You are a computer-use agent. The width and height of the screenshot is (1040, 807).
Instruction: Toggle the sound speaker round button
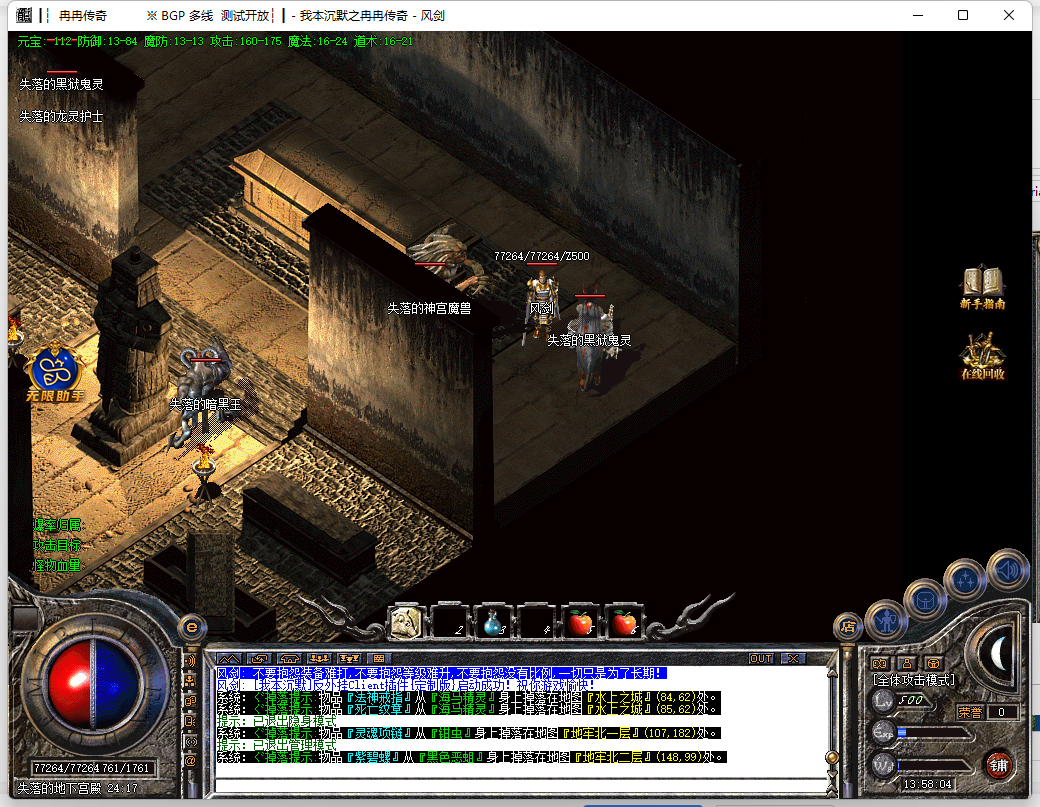[x=1007, y=570]
